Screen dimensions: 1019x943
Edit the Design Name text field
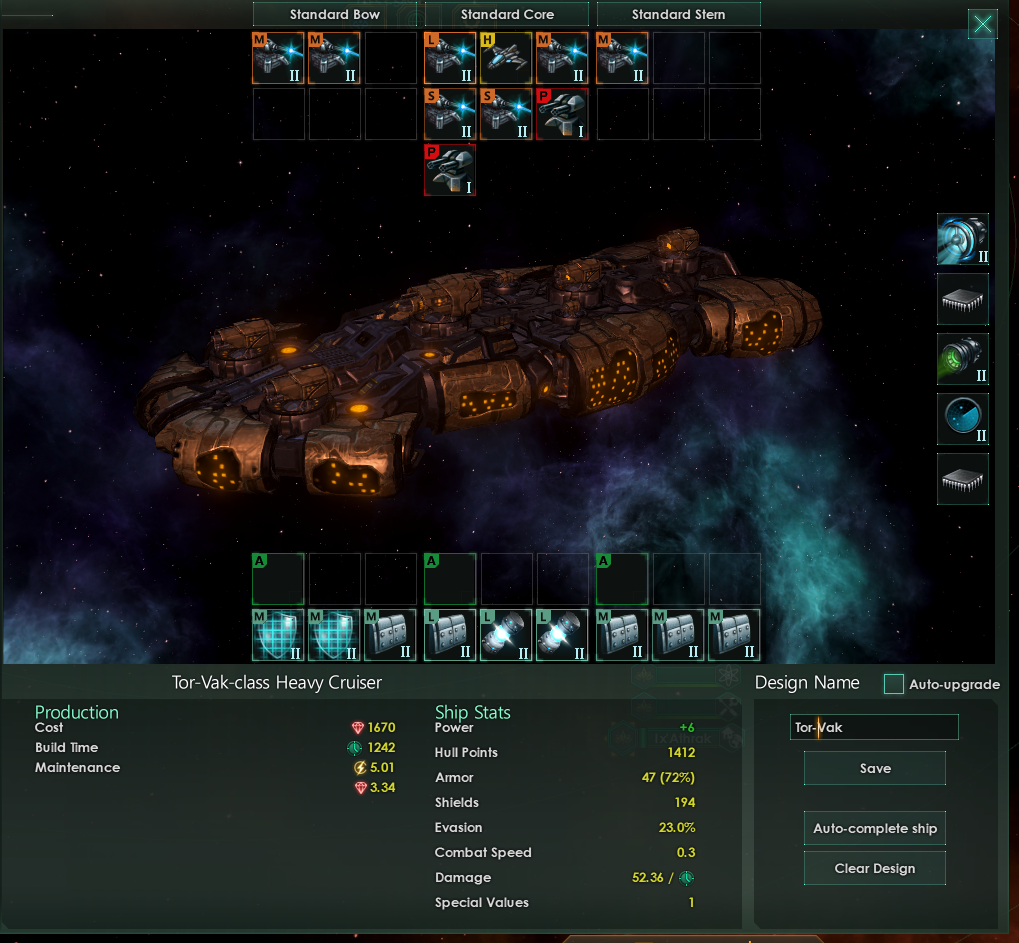click(874, 727)
